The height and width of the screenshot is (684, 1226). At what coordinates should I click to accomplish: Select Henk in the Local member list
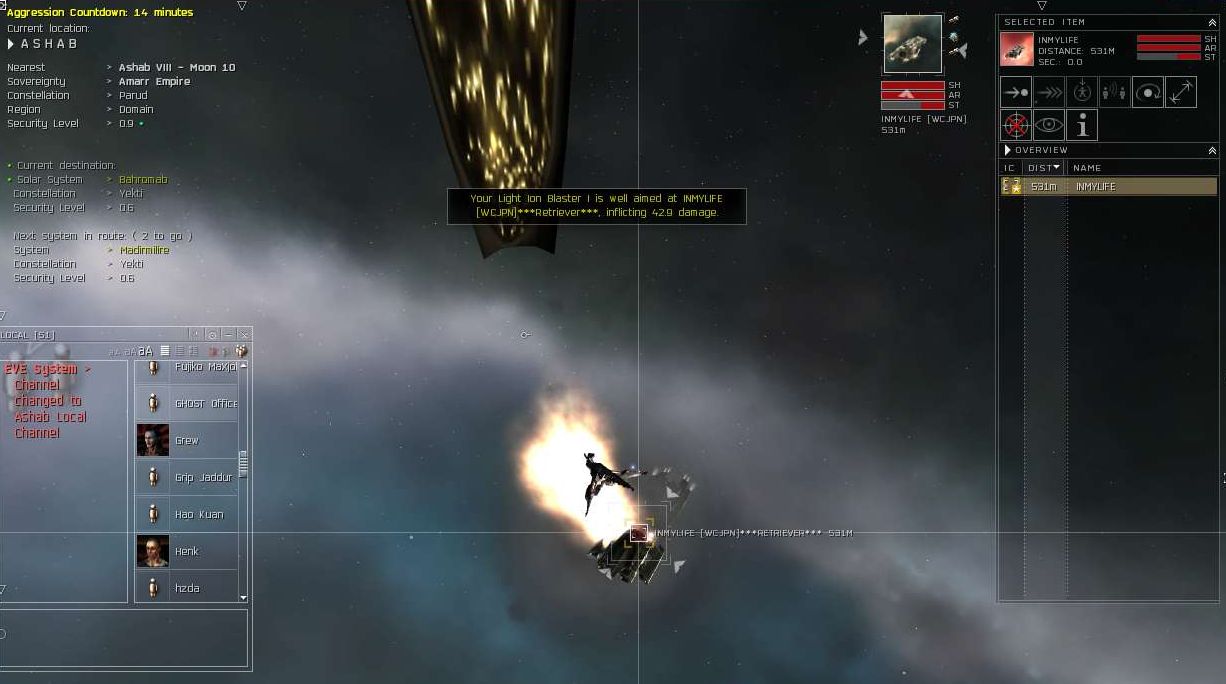[187, 551]
